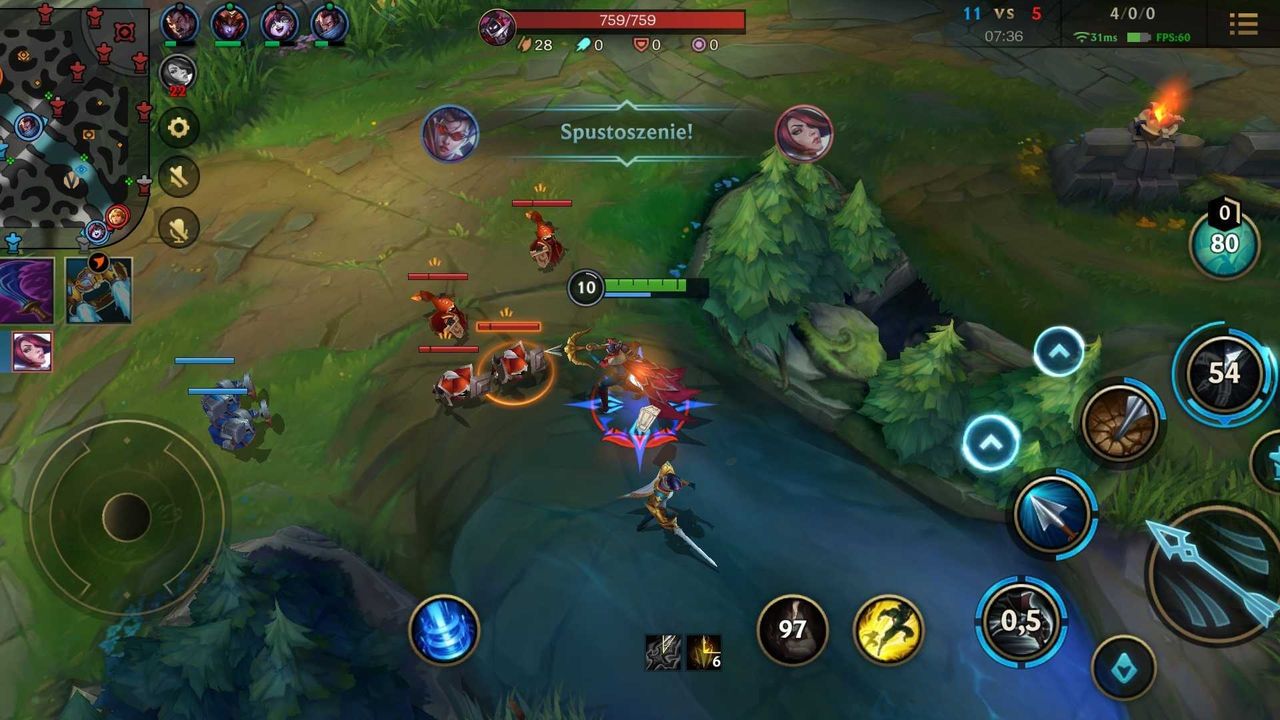Activate the blue Recall button
Viewport: 1280px width, 720px height.
(x=444, y=630)
